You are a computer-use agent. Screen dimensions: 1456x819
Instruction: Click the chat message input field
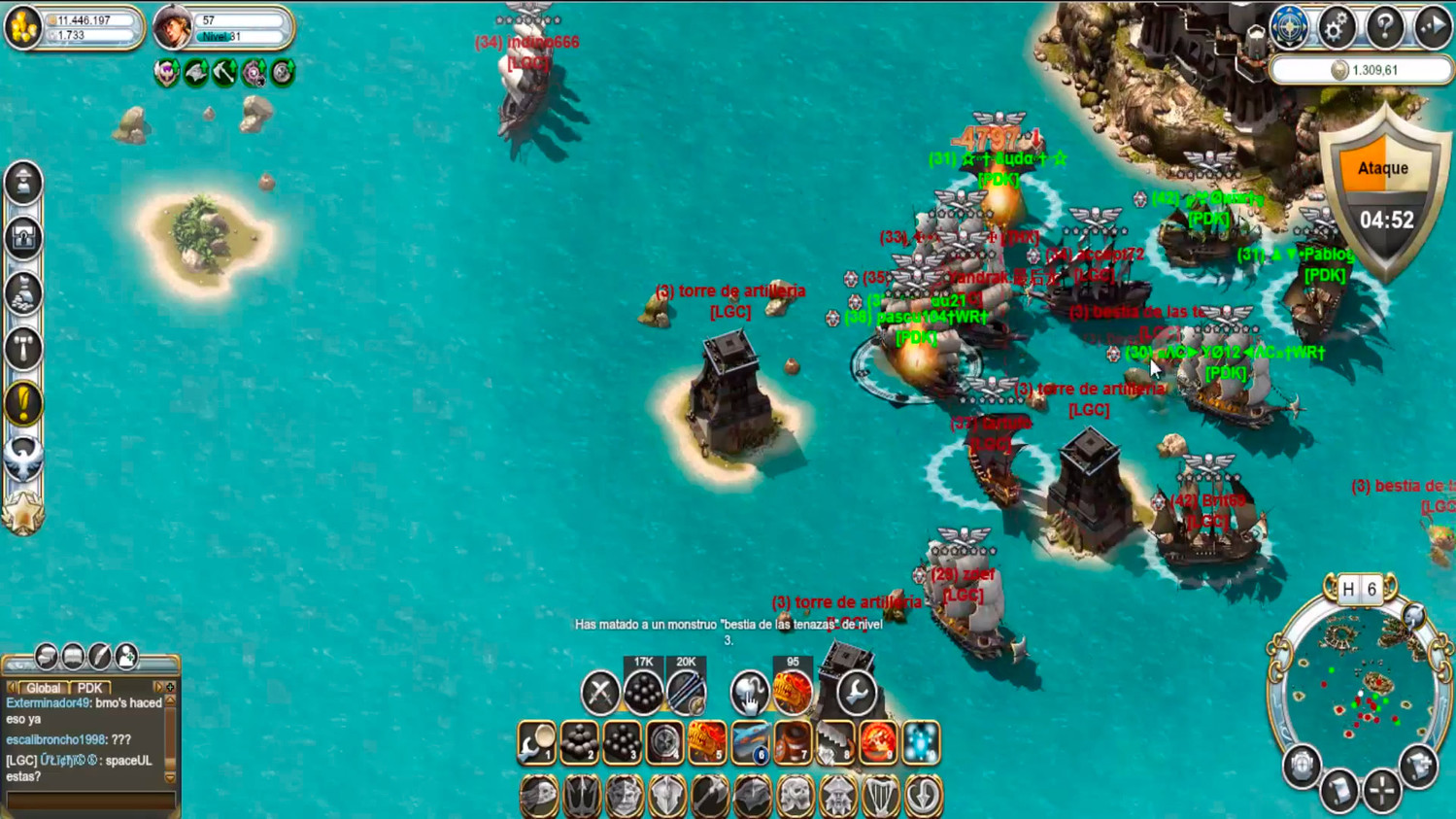point(89,802)
